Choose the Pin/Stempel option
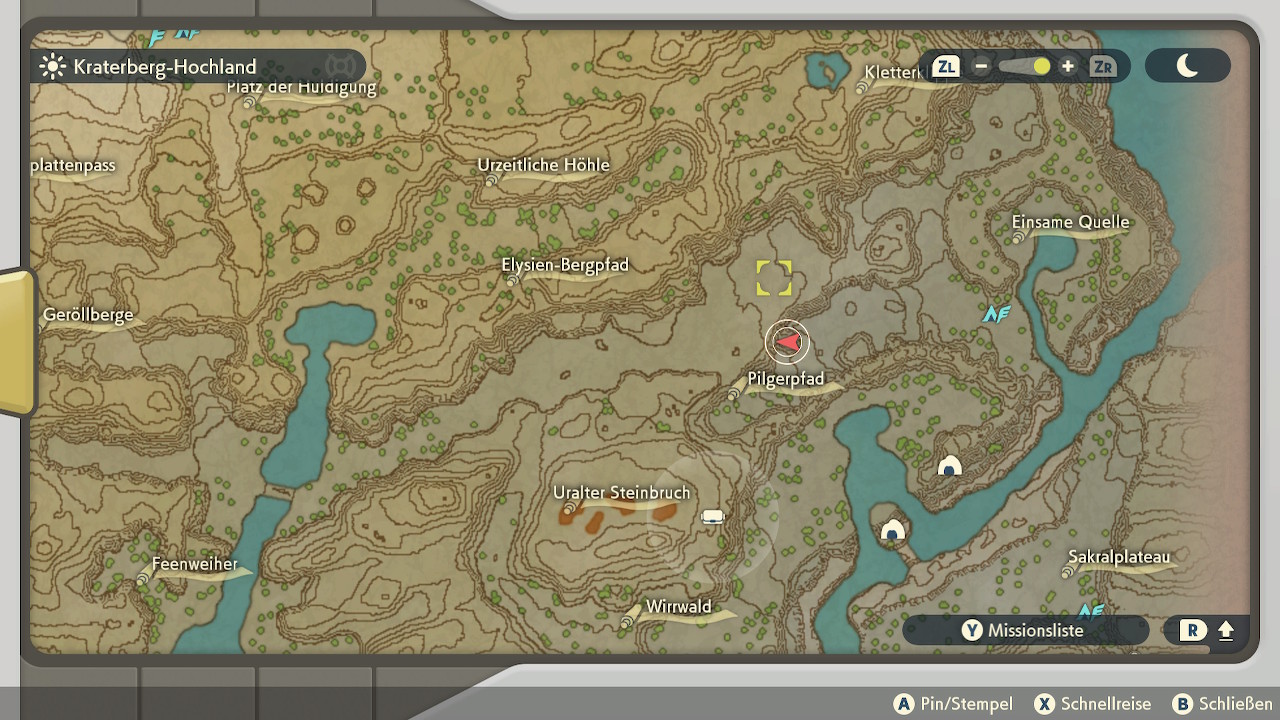The height and width of the screenshot is (720, 1280). tap(953, 704)
